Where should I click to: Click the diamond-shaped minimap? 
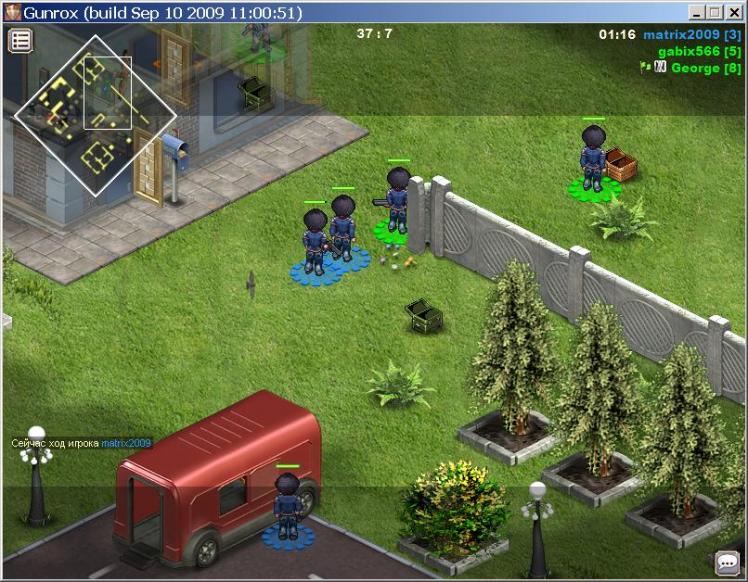tap(94, 115)
